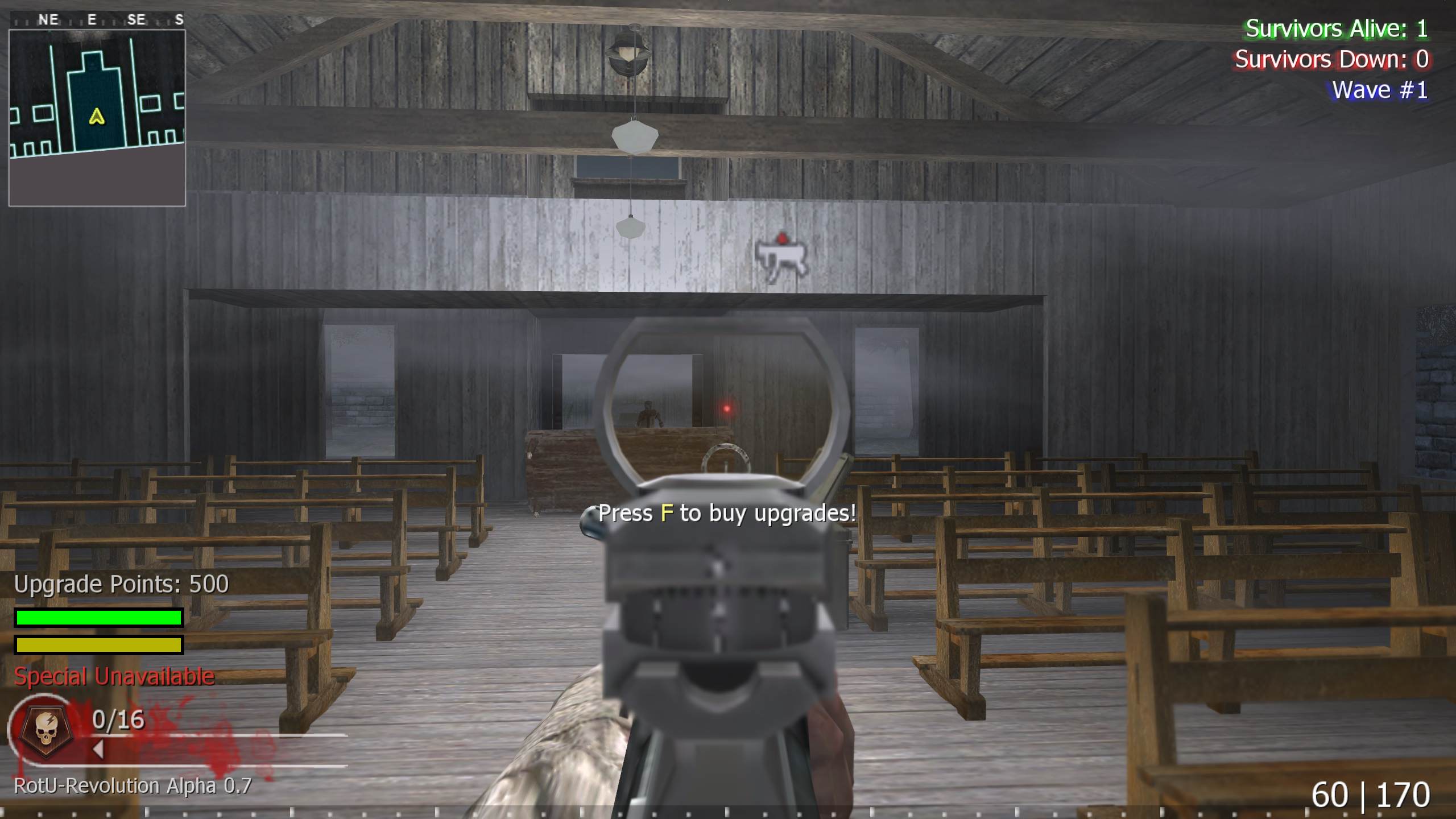Click the Upgrade Points: 500 text

tap(122, 584)
